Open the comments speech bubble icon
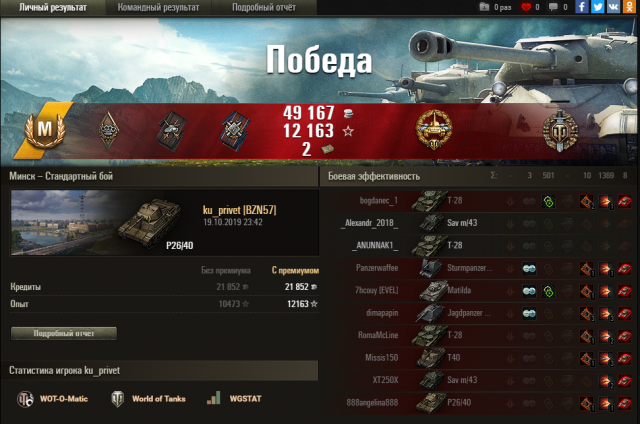 pos(552,7)
